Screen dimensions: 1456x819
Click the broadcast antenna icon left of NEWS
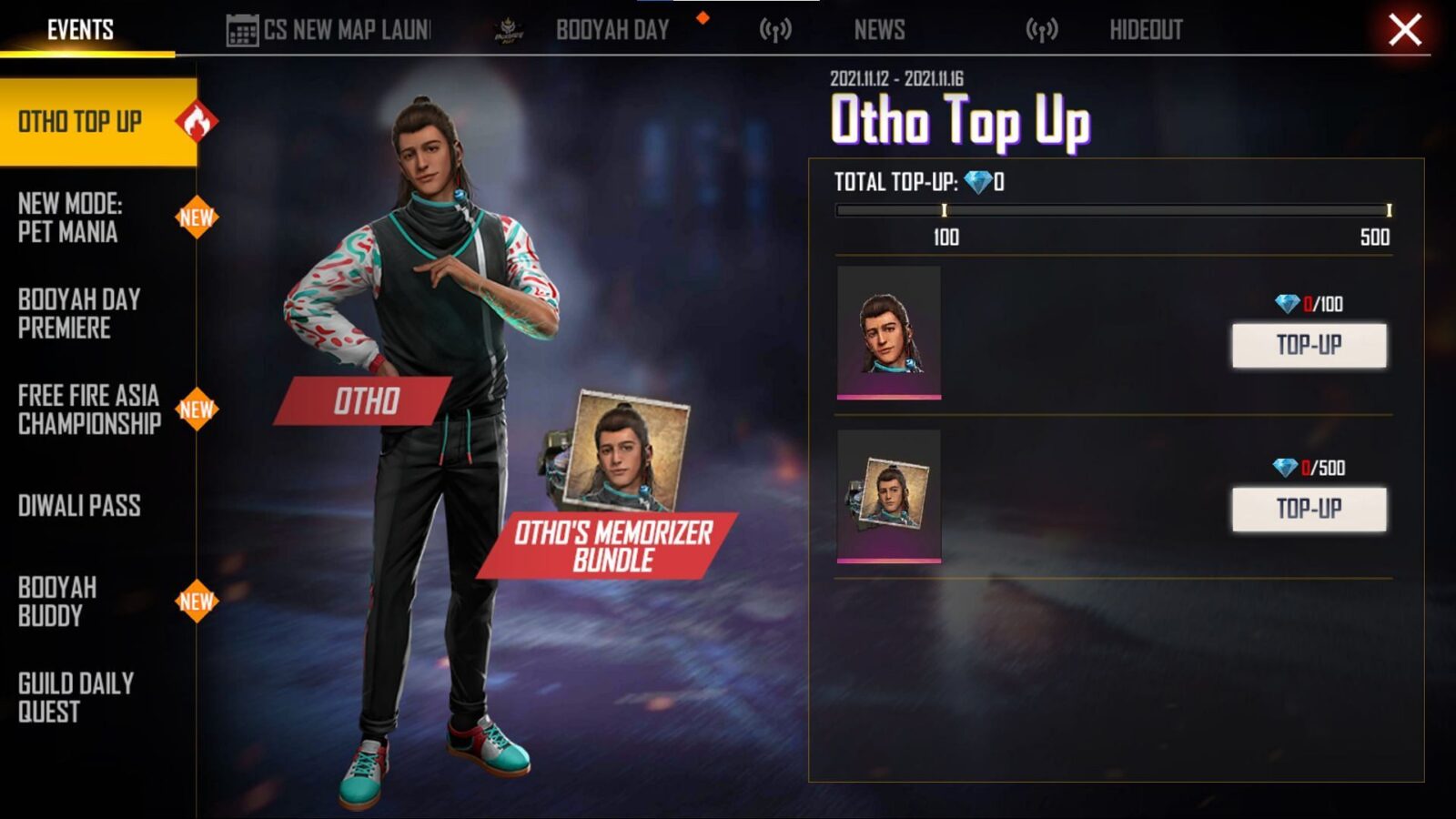(x=777, y=28)
